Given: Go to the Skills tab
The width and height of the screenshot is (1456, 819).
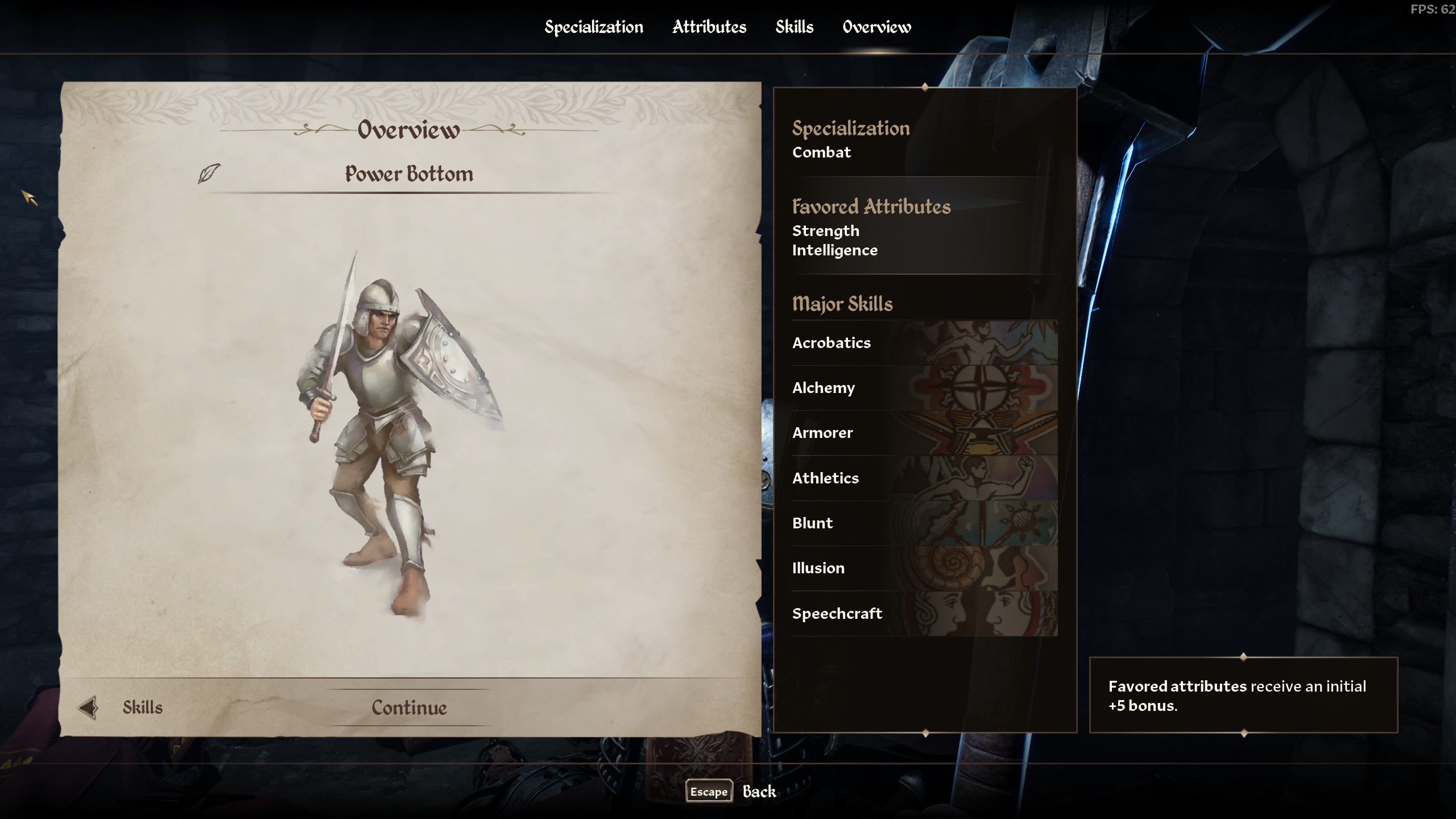Looking at the screenshot, I should (795, 27).
